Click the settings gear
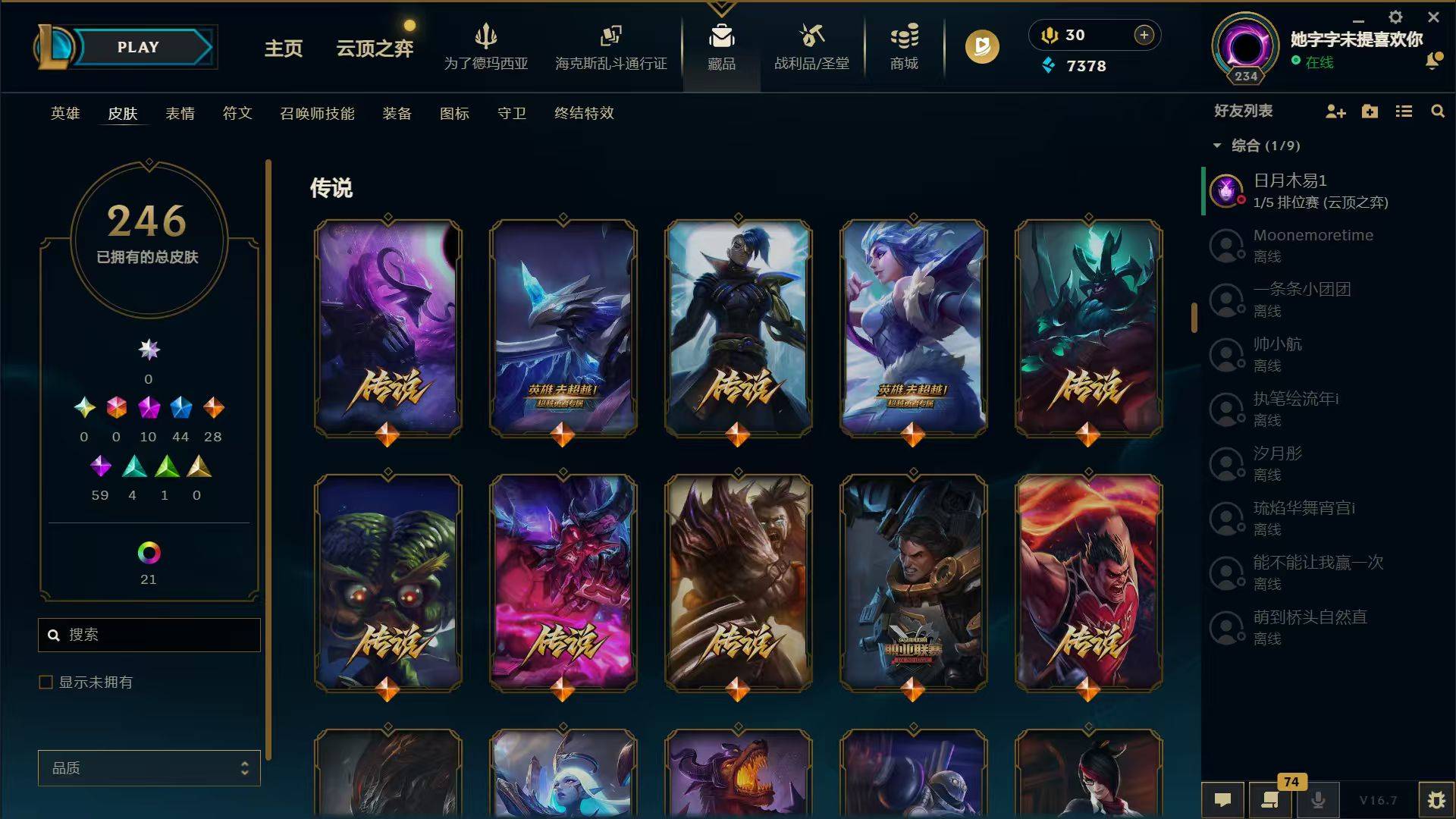 click(1395, 17)
